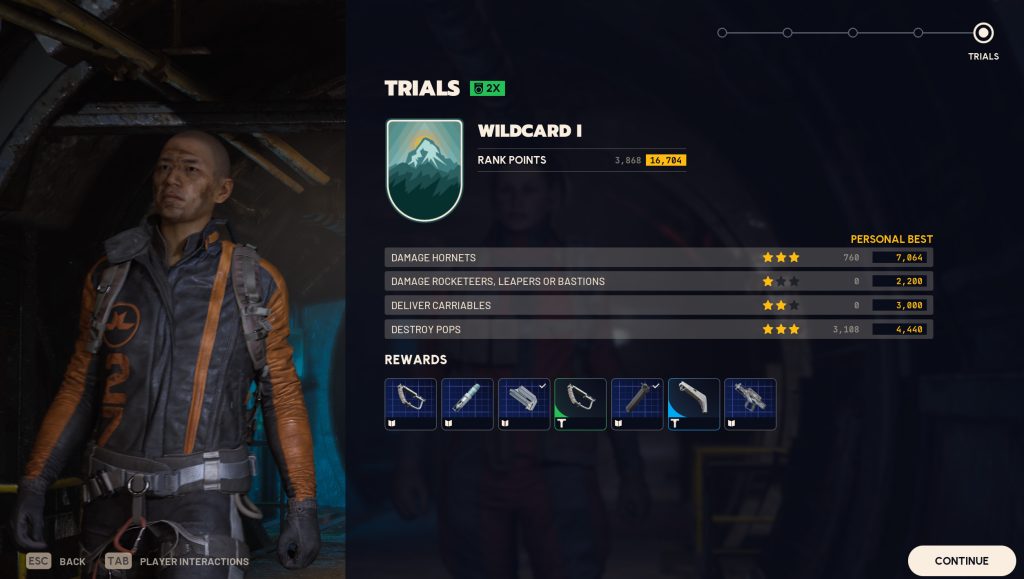
Task: Open the Destroy Pops trial row
Action: (x=658, y=329)
